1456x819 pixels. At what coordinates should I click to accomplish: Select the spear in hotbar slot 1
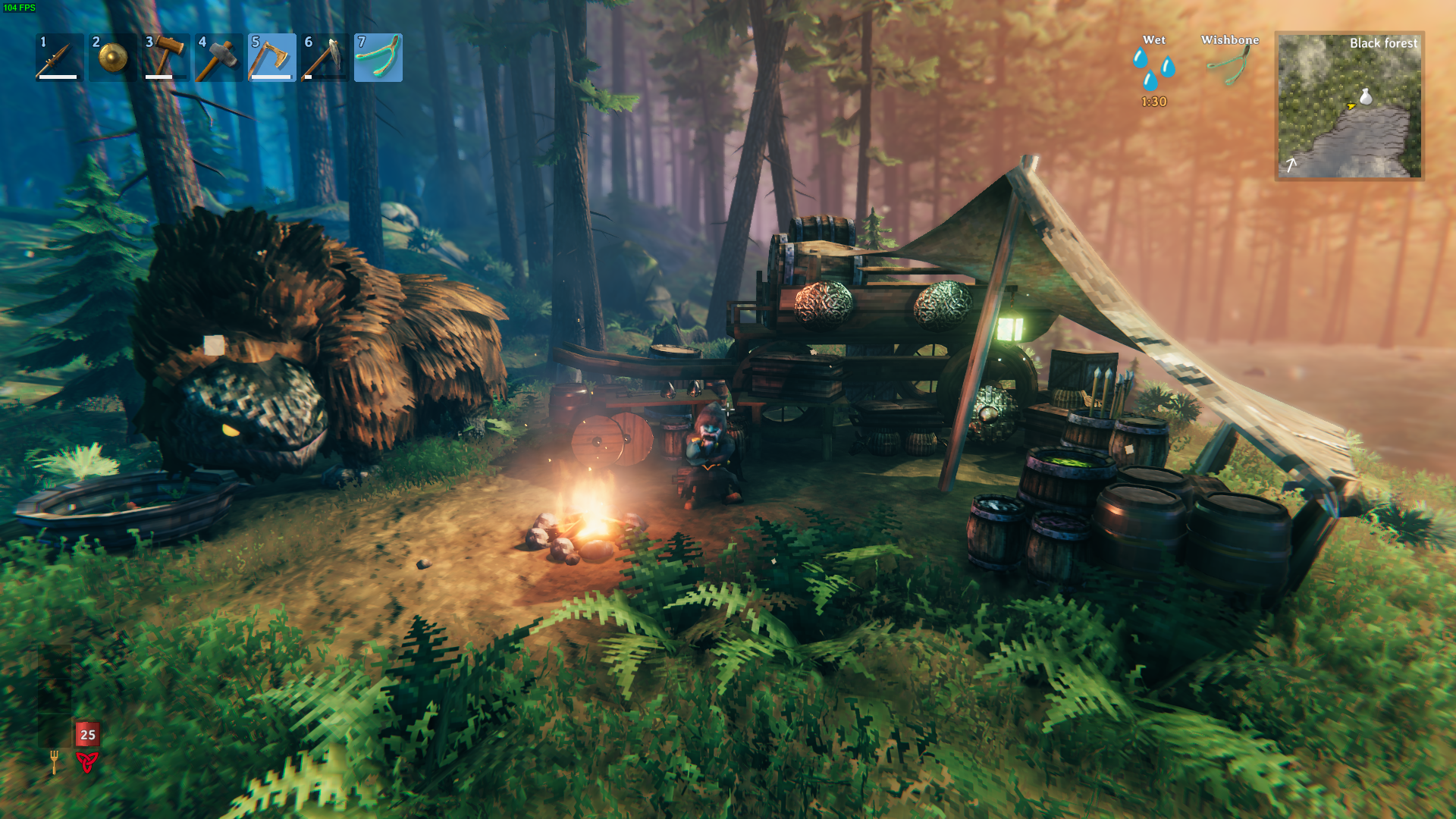click(x=59, y=58)
